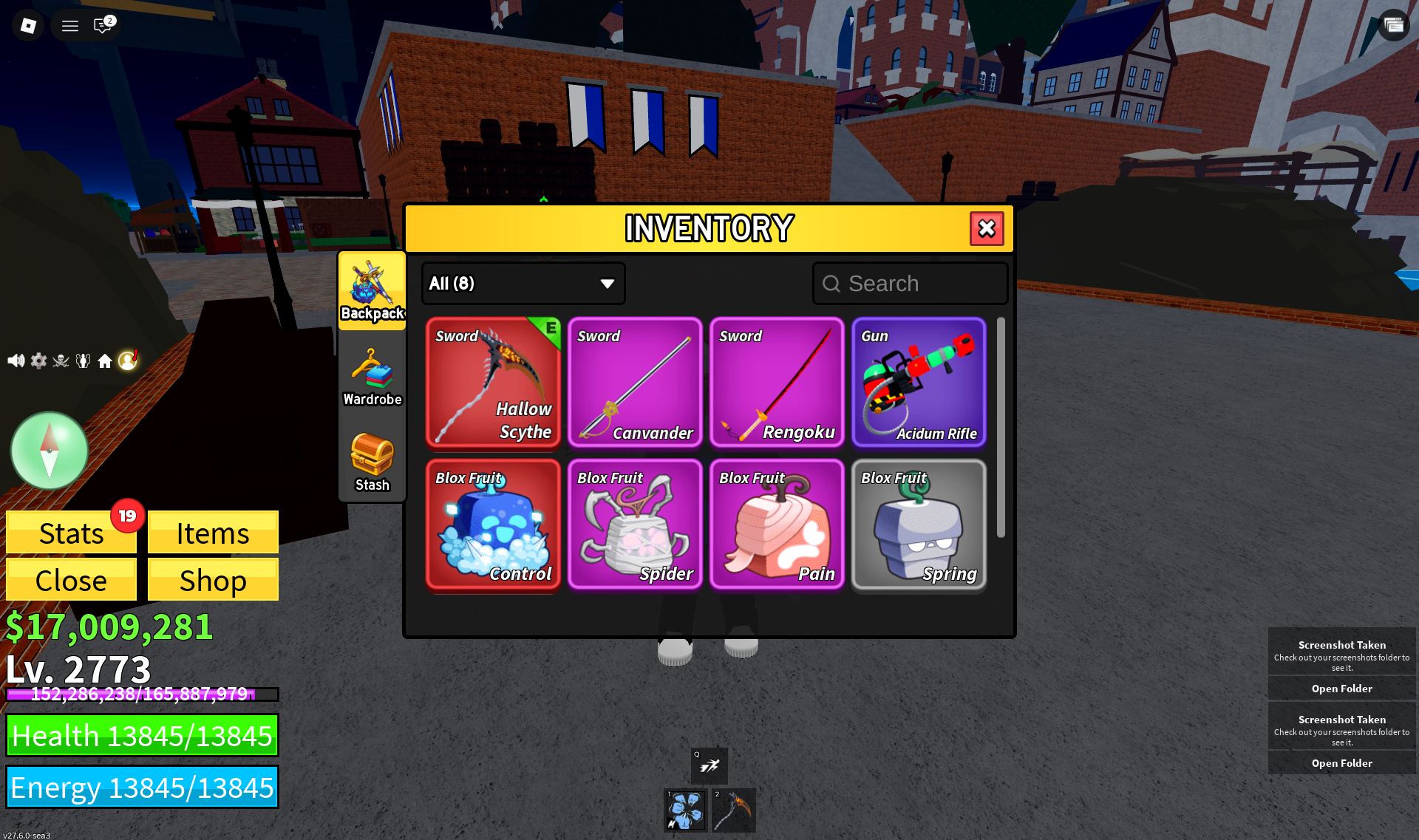Select the Hallow Scythe sword
This screenshot has height=840, width=1419.
tap(493, 383)
